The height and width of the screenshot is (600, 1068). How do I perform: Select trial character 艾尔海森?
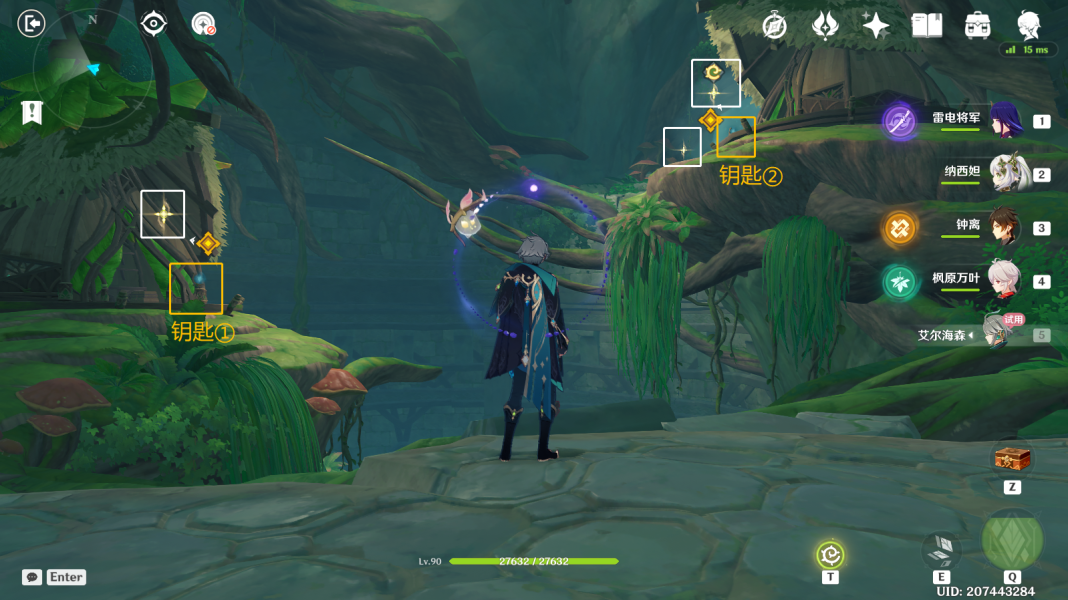(x=995, y=333)
